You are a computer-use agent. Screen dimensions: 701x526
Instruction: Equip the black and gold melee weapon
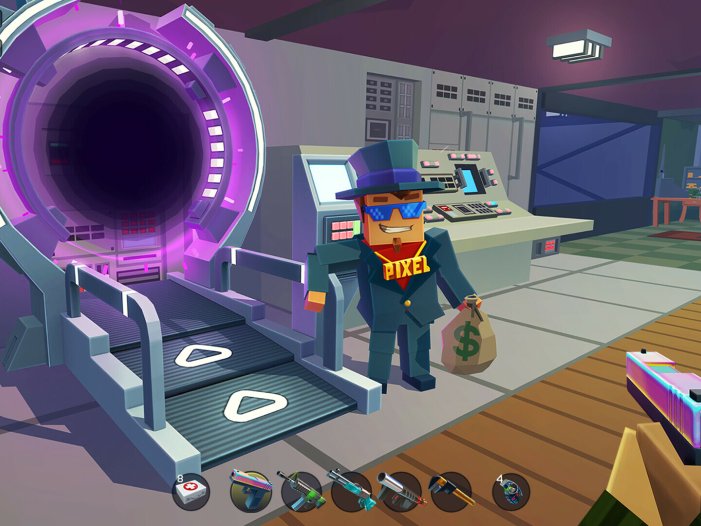coord(450,490)
